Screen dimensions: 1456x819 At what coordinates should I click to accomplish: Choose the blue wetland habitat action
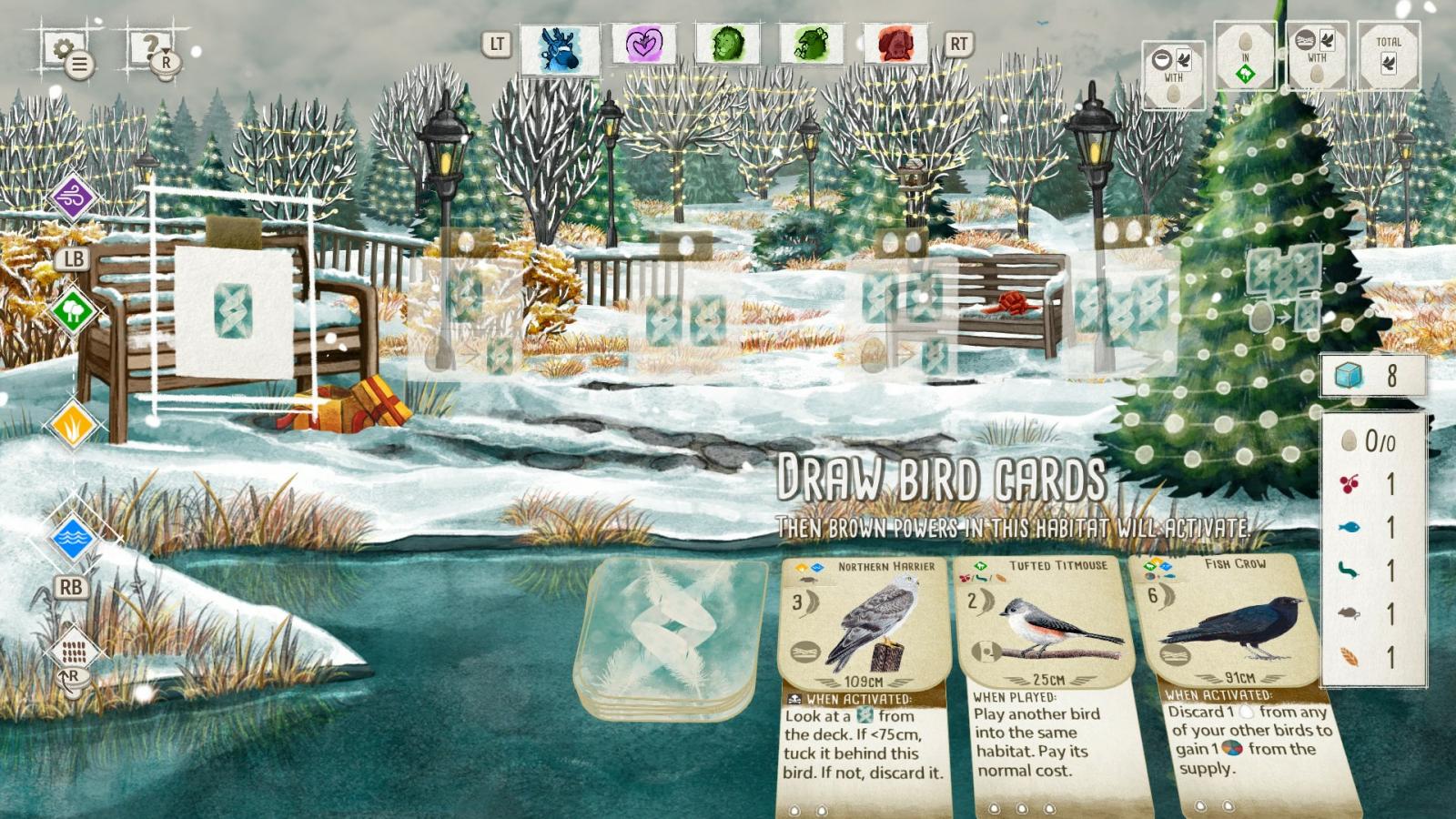click(73, 538)
